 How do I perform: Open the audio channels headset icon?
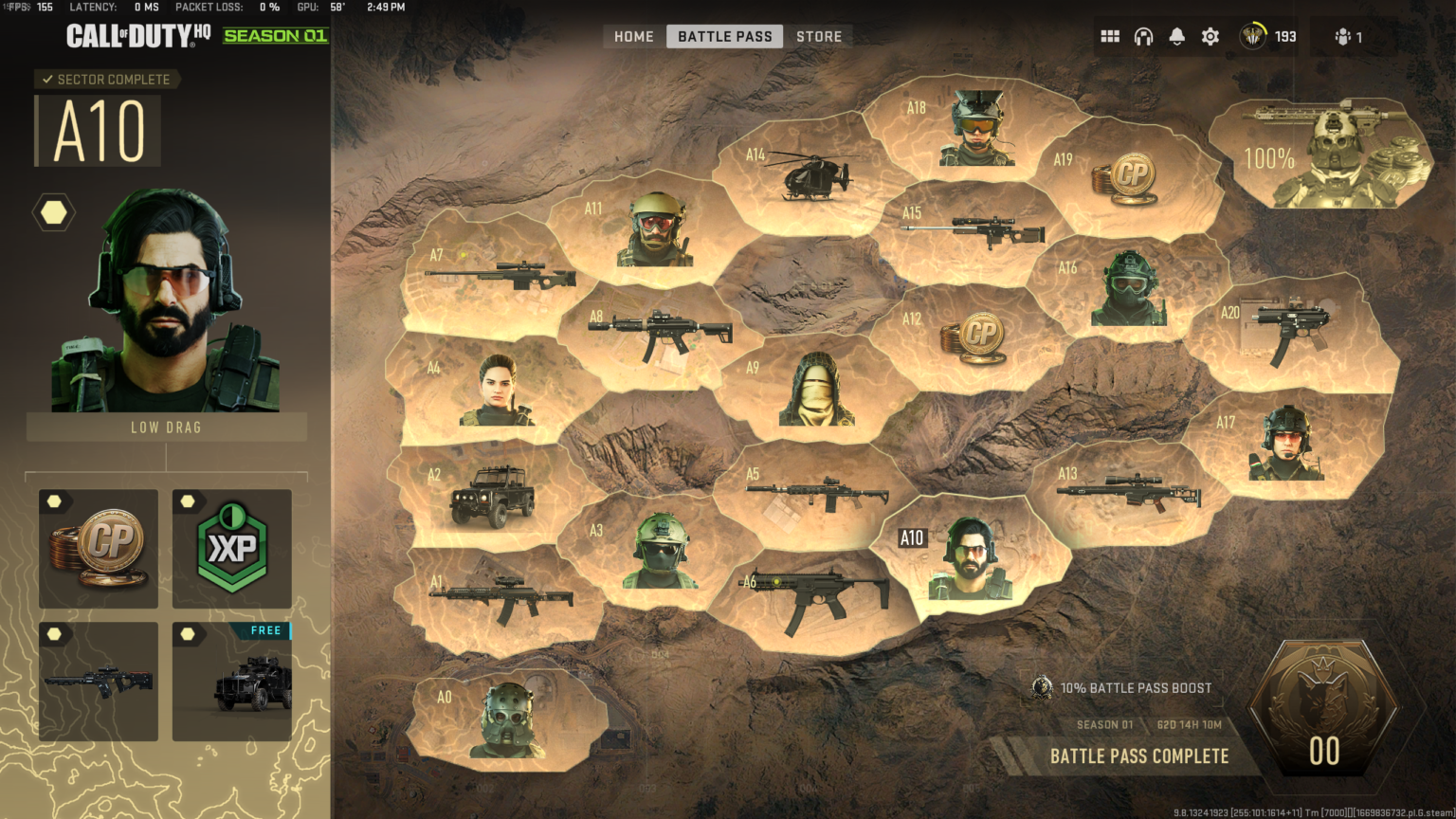(x=1143, y=35)
